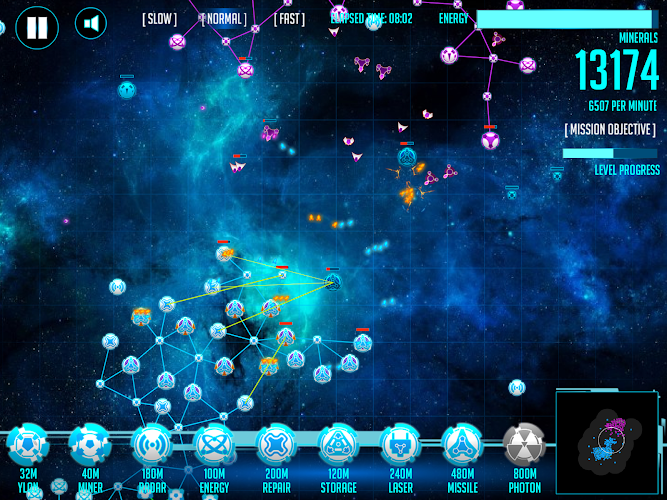Image resolution: width=667 pixels, height=500 pixels.
Task: Set game speed to Slow
Action: [x=160, y=18]
